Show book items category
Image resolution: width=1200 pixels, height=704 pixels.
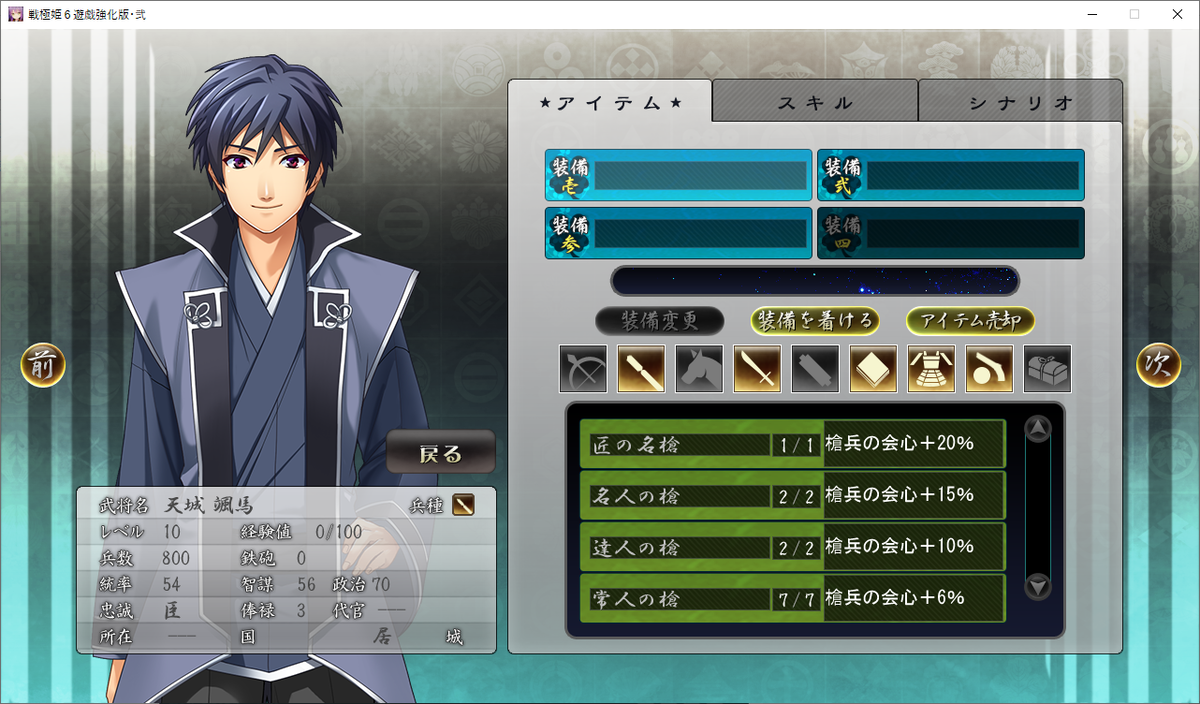(x=873, y=369)
